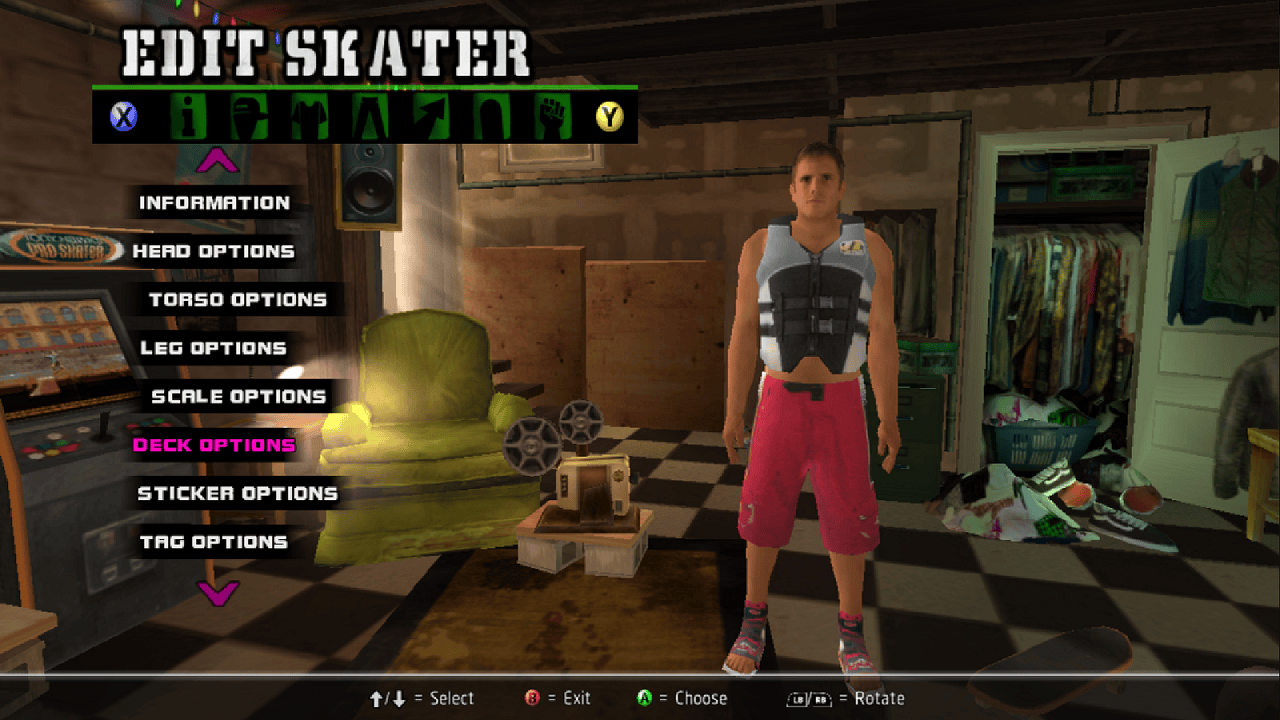
Task: Go to Scale Options
Action: click(x=238, y=397)
